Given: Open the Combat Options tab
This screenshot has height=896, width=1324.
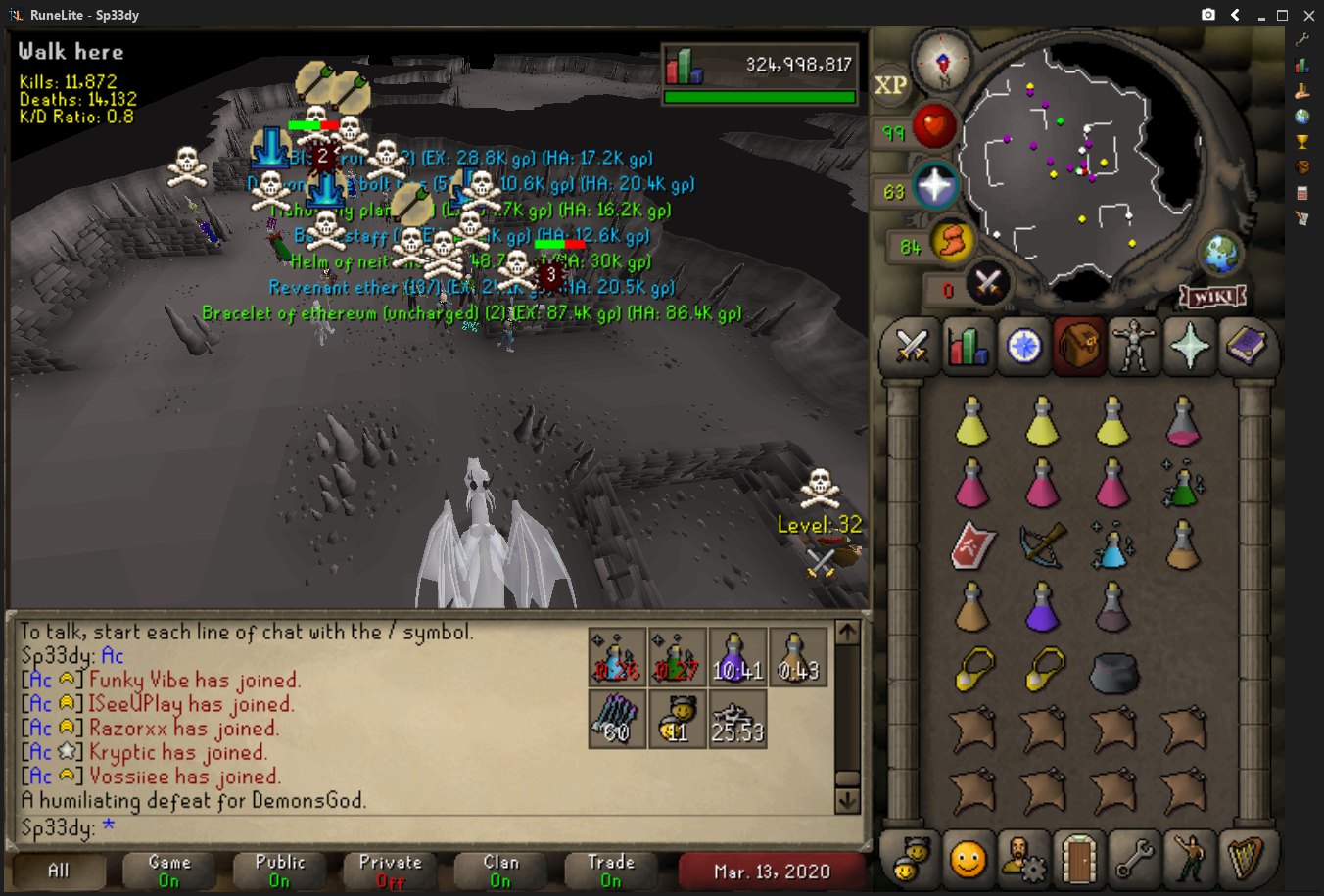Looking at the screenshot, I should pos(912,347).
